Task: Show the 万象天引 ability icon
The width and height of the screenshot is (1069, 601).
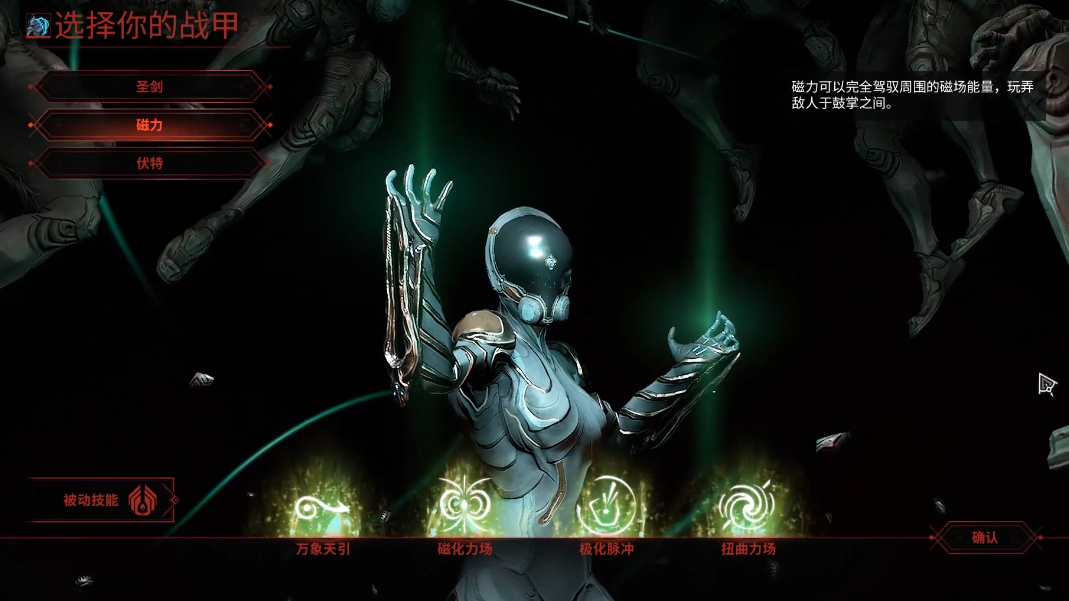Action: click(322, 507)
